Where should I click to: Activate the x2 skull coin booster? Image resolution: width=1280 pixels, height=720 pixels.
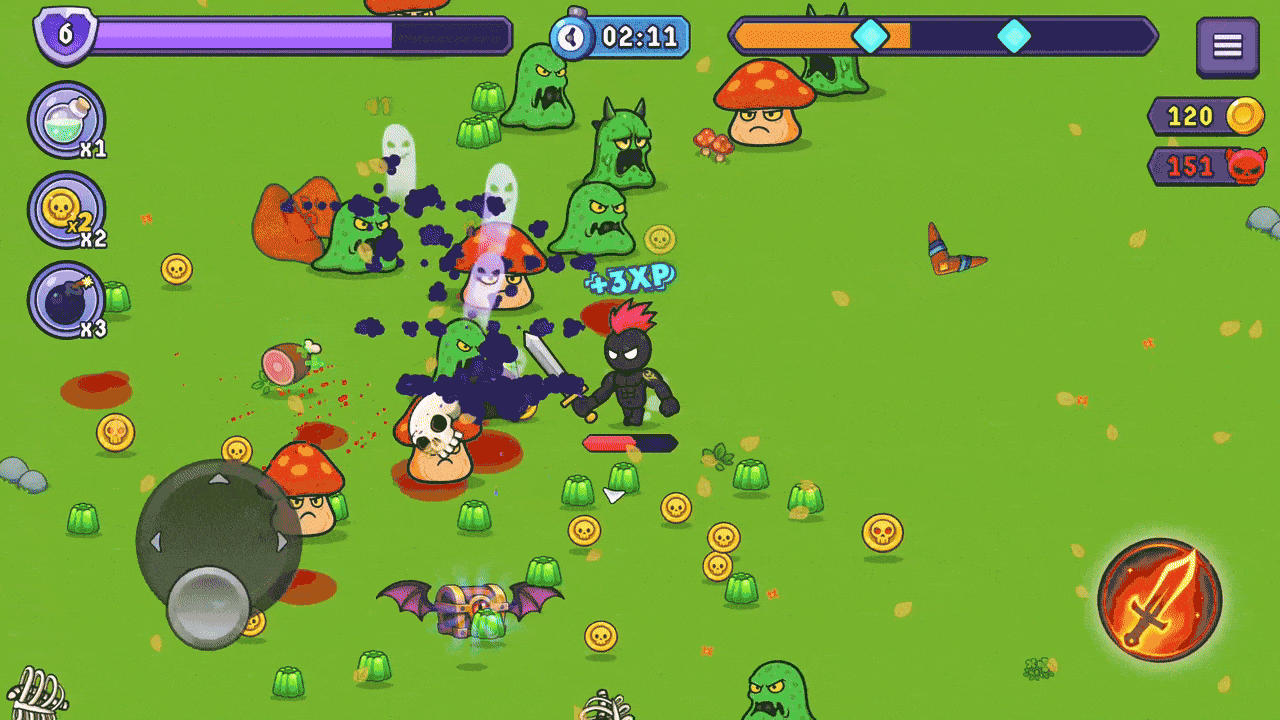66,210
